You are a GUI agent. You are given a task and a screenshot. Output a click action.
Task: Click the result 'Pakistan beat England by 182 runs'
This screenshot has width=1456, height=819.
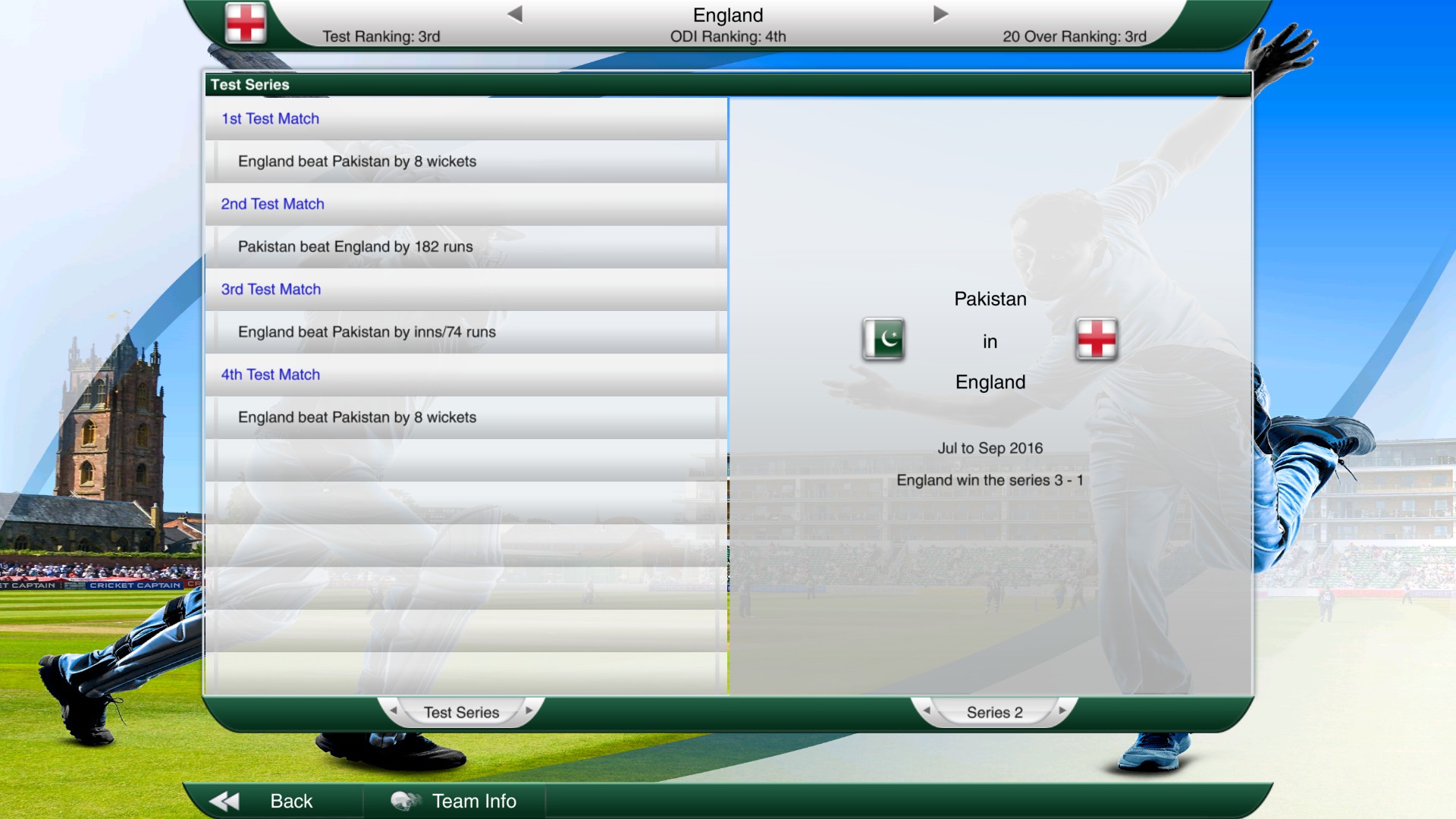pyautogui.click(x=356, y=246)
